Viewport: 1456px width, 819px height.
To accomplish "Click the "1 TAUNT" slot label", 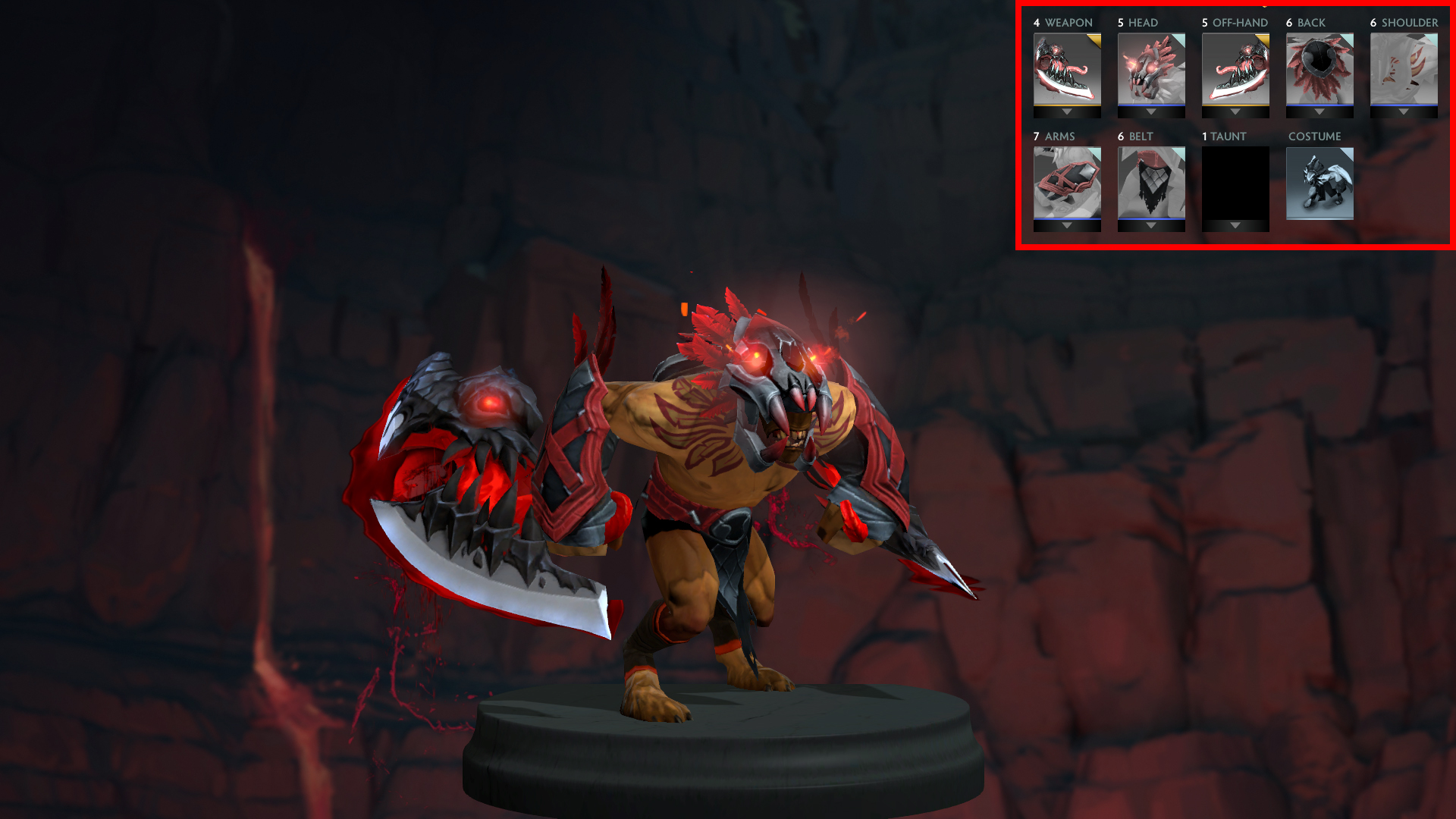I will (x=1222, y=136).
